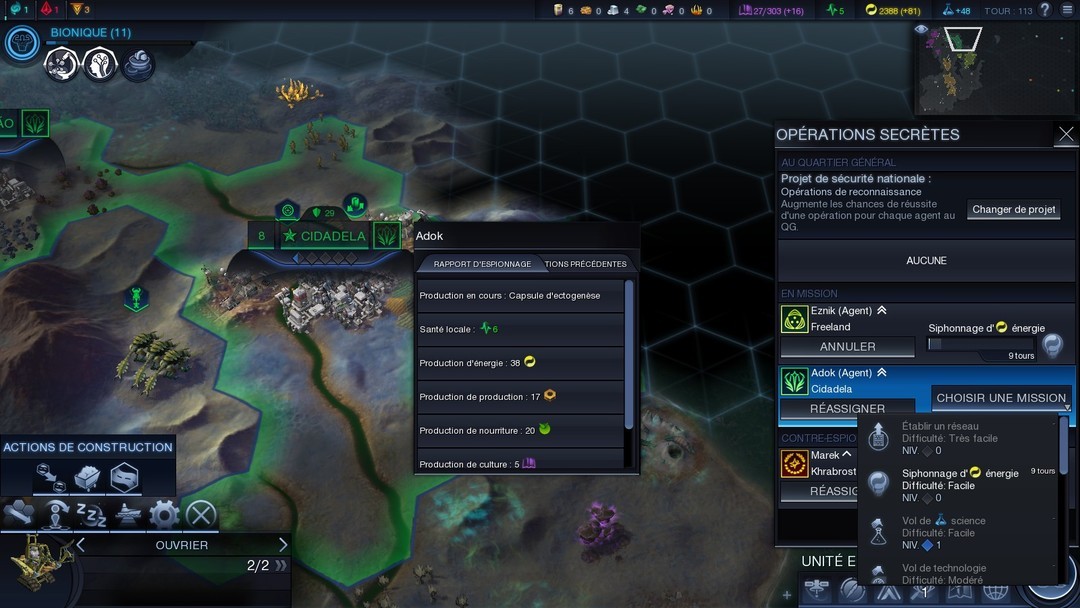
Task: Close the Opérations Secrètes panel
Action: [x=1066, y=134]
